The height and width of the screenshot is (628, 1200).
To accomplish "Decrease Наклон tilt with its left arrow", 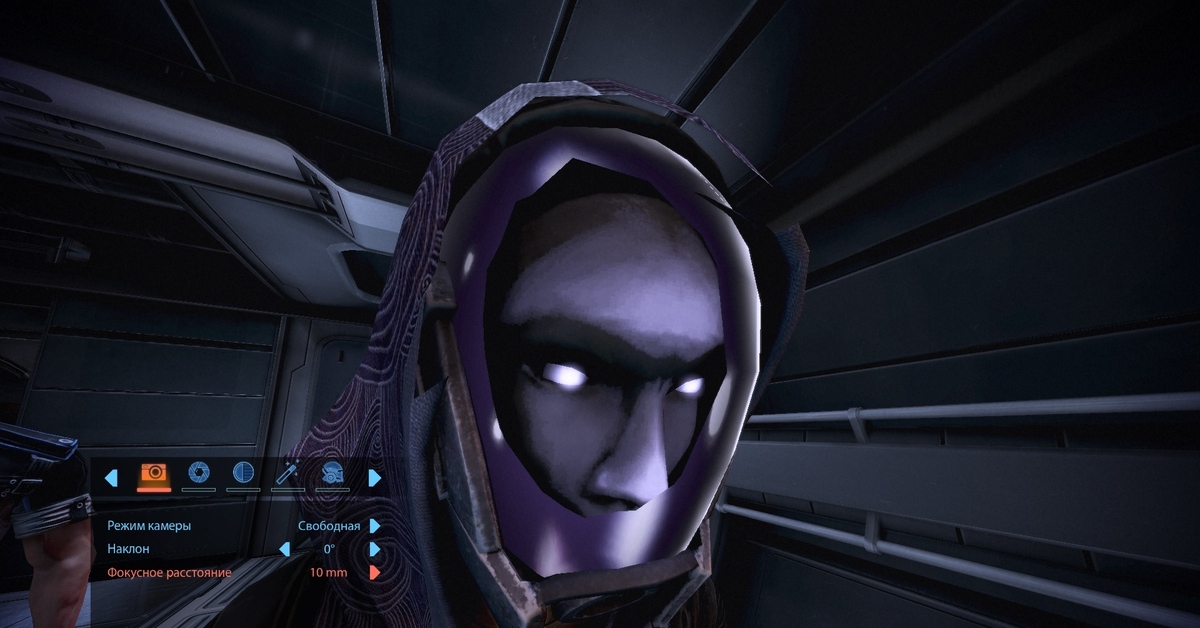I will click(x=284, y=549).
